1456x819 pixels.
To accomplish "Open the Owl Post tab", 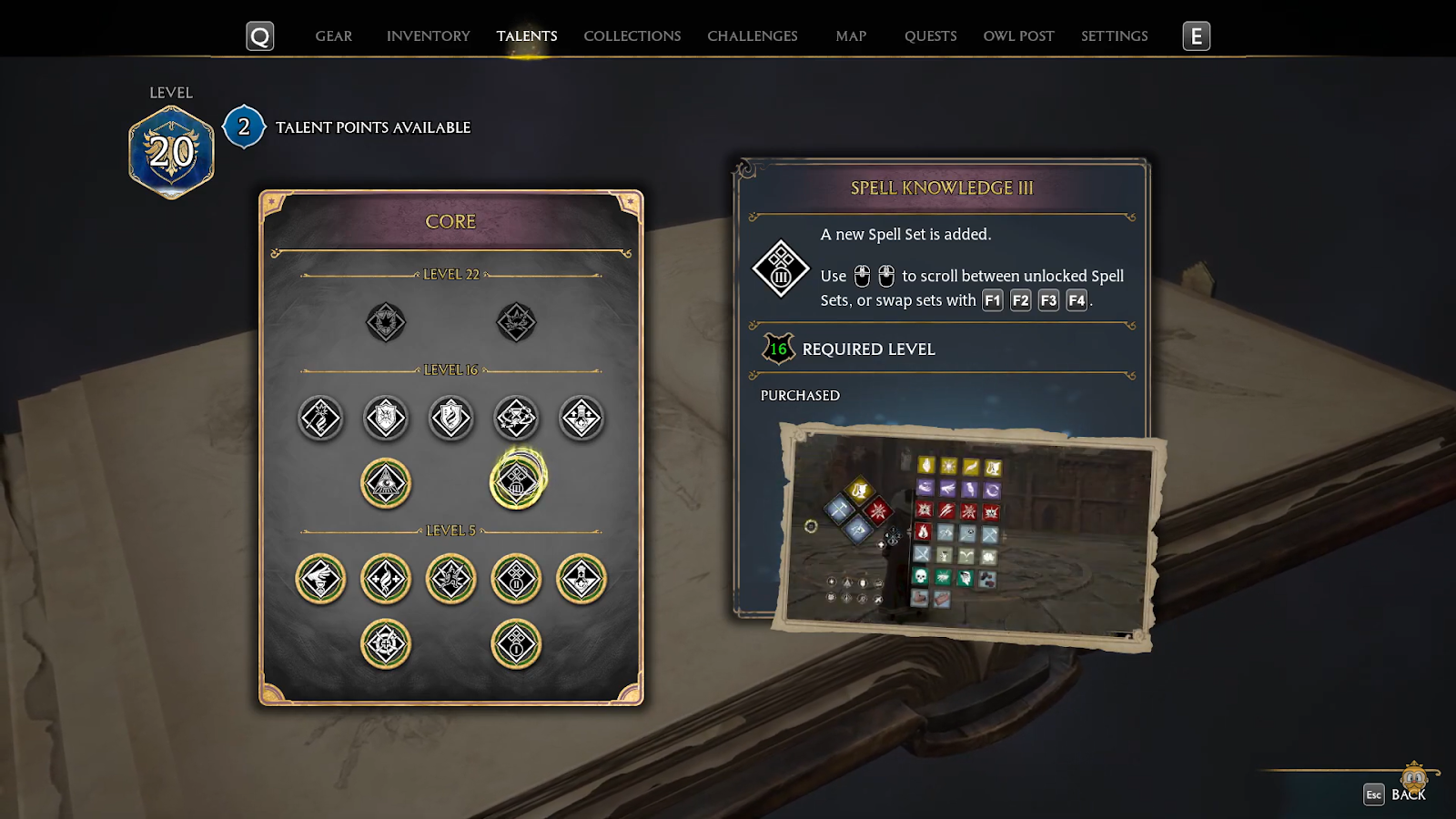I will point(1018,36).
